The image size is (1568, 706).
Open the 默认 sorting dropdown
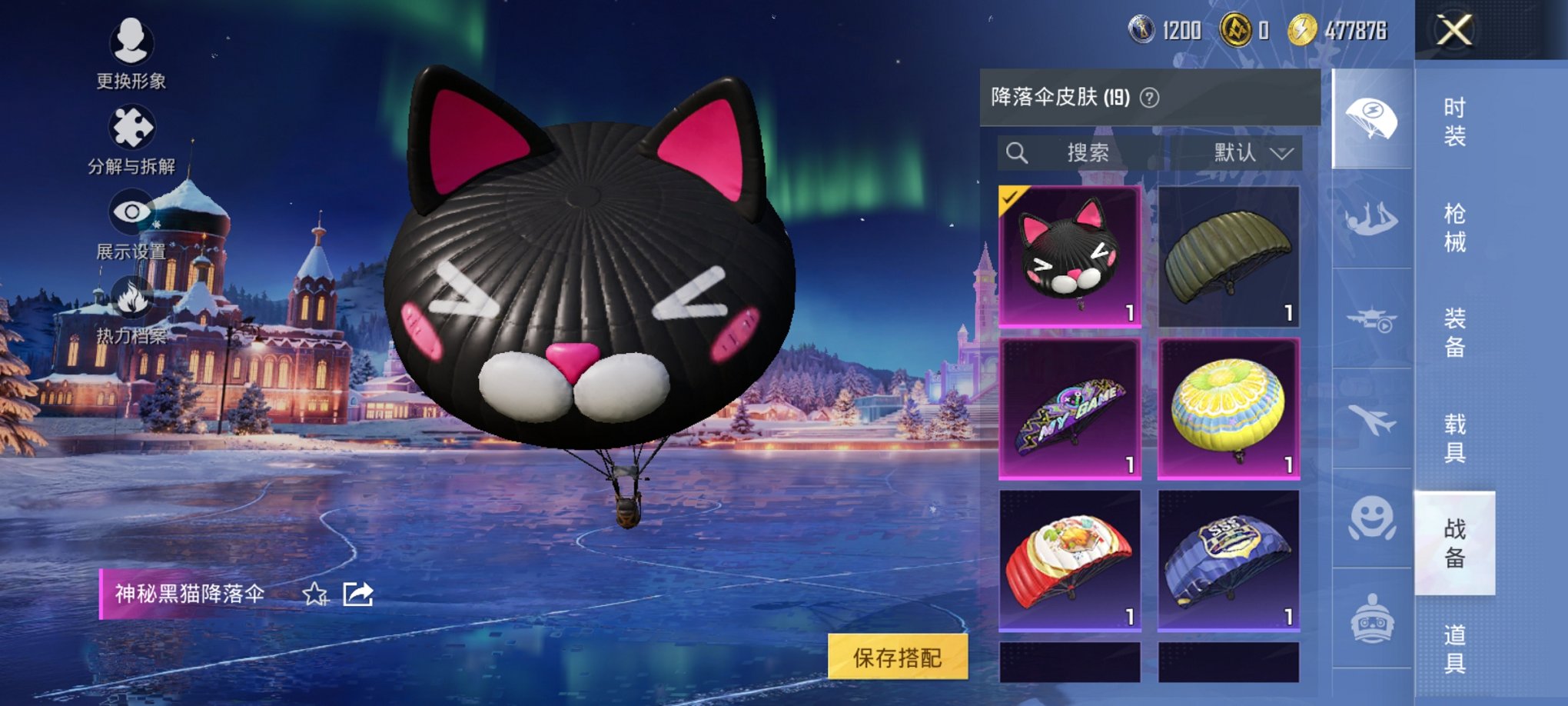click(1247, 152)
